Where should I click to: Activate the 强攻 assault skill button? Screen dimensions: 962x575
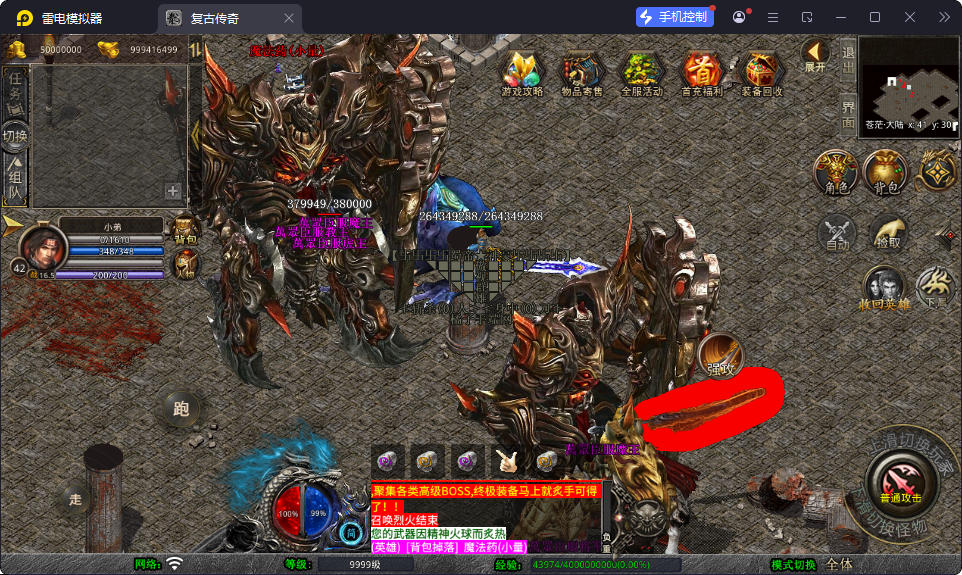720,357
